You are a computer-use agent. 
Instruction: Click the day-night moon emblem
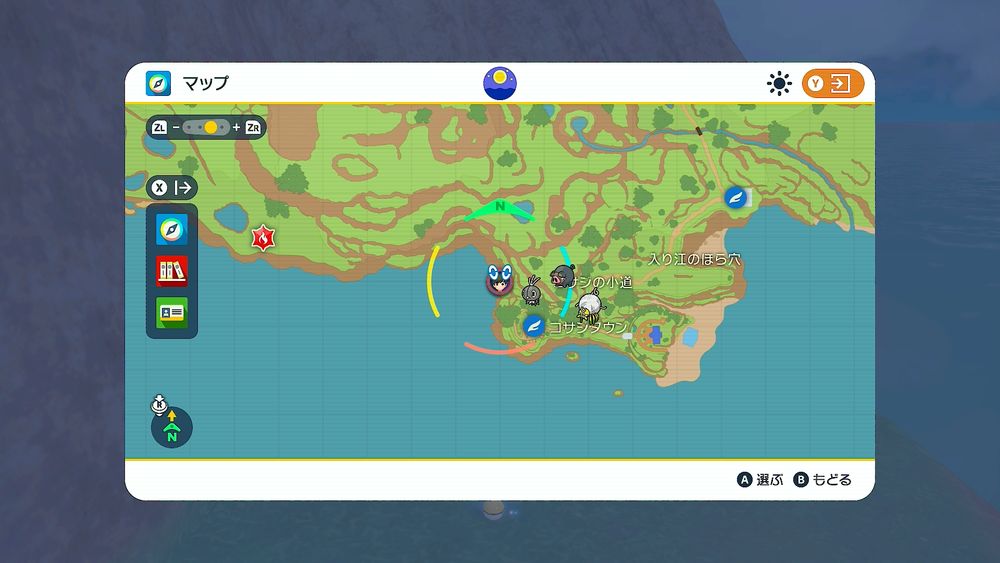(x=500, y=83)
